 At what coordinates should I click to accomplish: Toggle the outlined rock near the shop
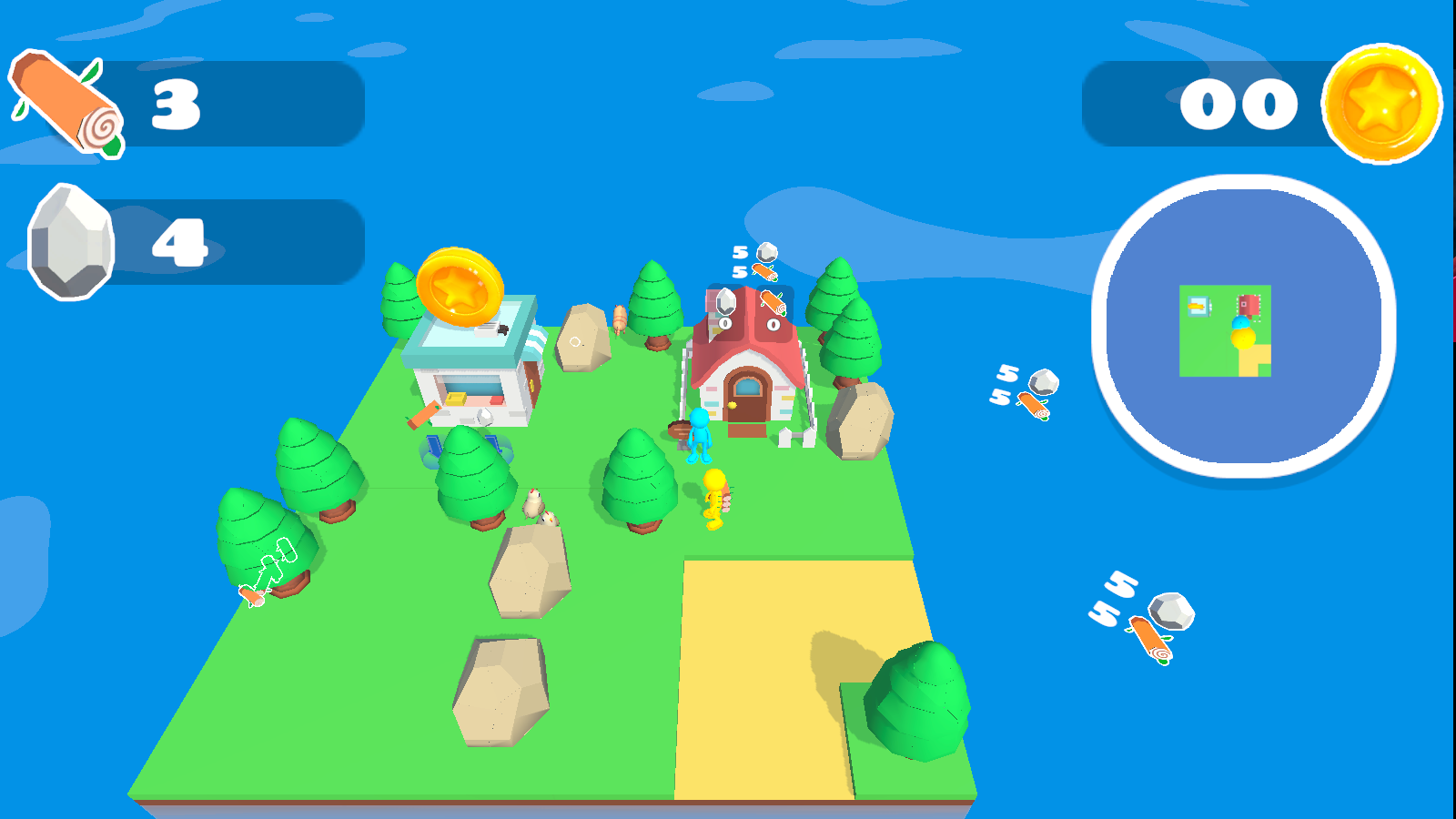coord(576,341)
